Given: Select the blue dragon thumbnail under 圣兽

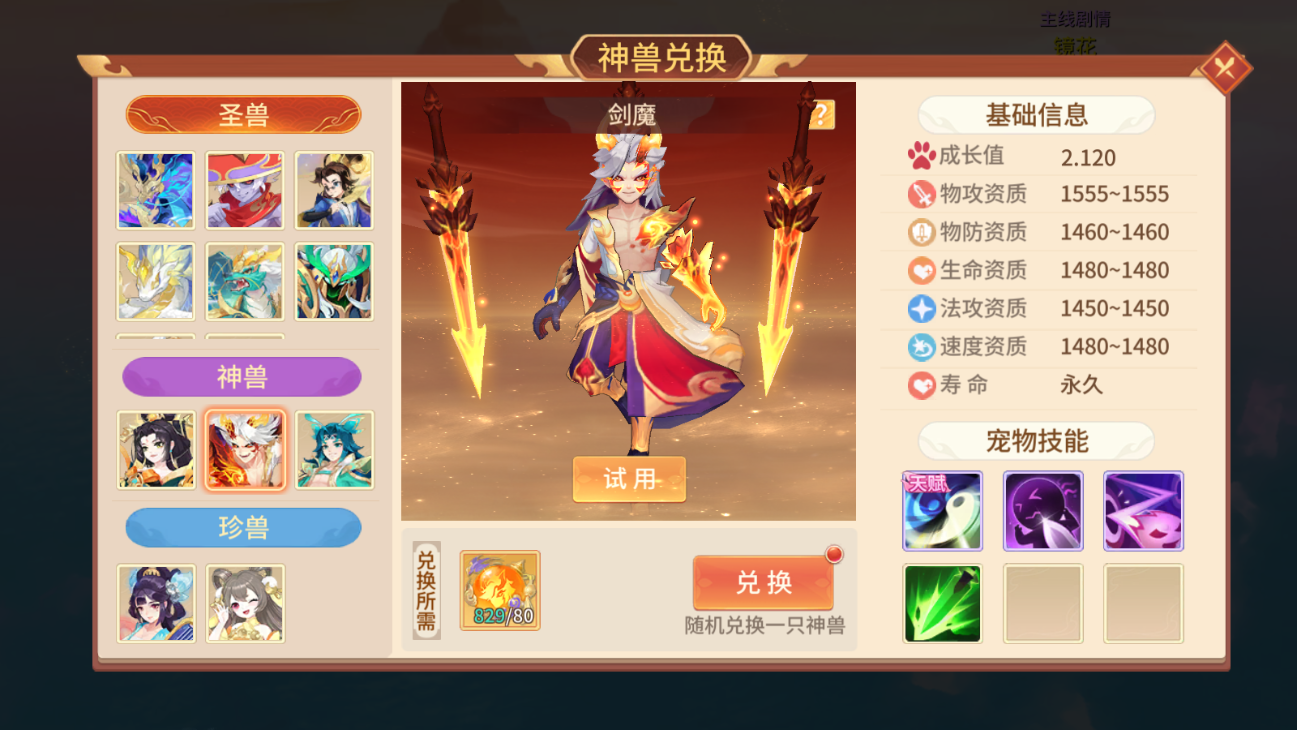Looking at the screenshot, I should click(x=155, y=190).
